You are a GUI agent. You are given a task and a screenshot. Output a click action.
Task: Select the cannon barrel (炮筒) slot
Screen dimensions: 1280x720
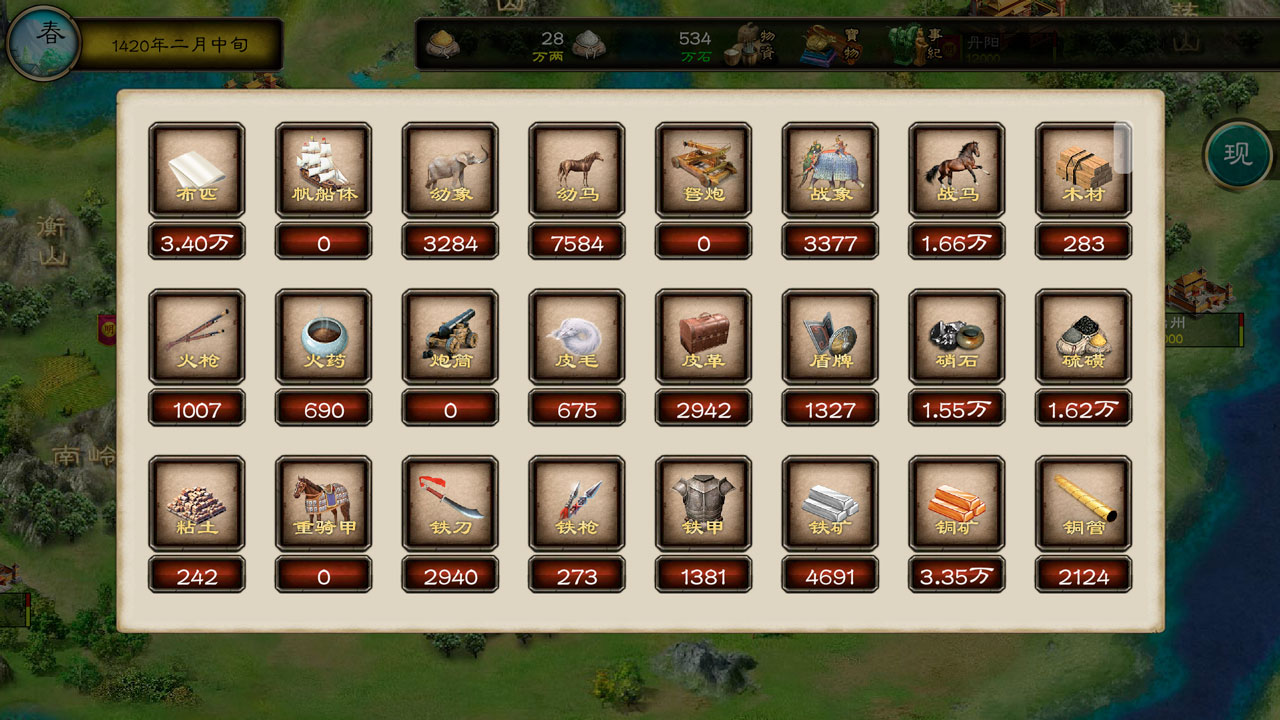coord(450,336)
